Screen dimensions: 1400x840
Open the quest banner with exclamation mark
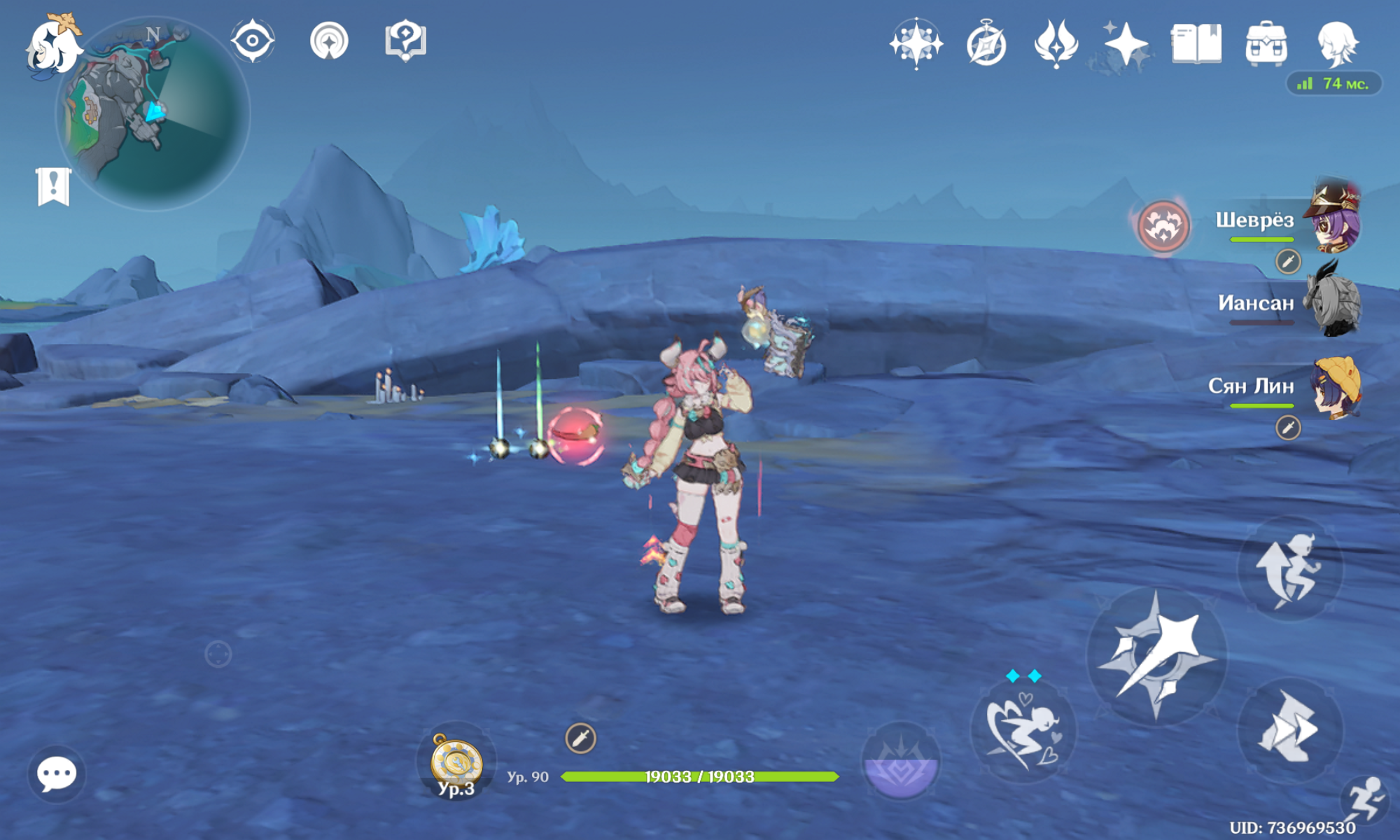(x=53, y=187)
